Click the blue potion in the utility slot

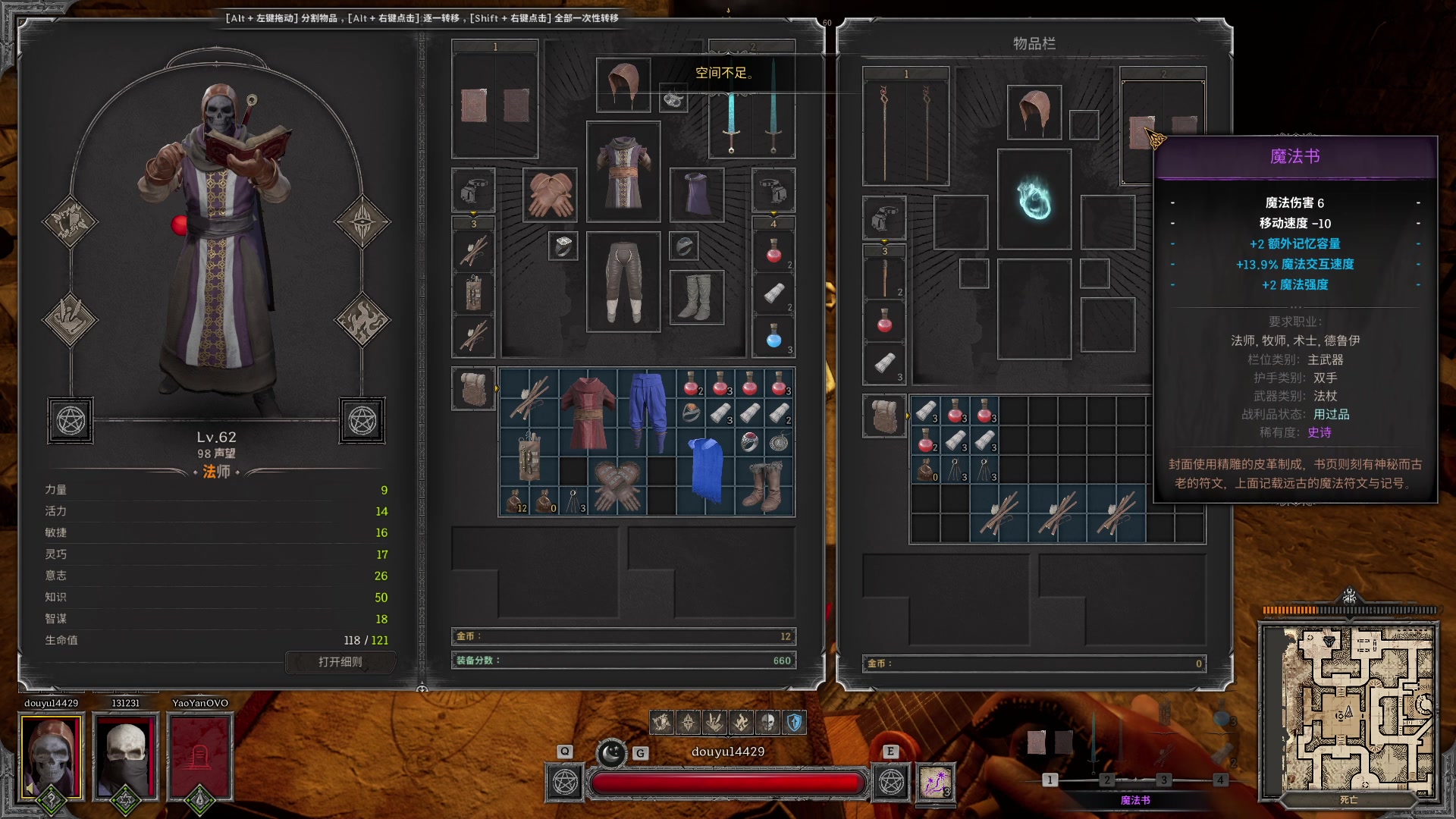pyautogui.click(x=773, y=337)
